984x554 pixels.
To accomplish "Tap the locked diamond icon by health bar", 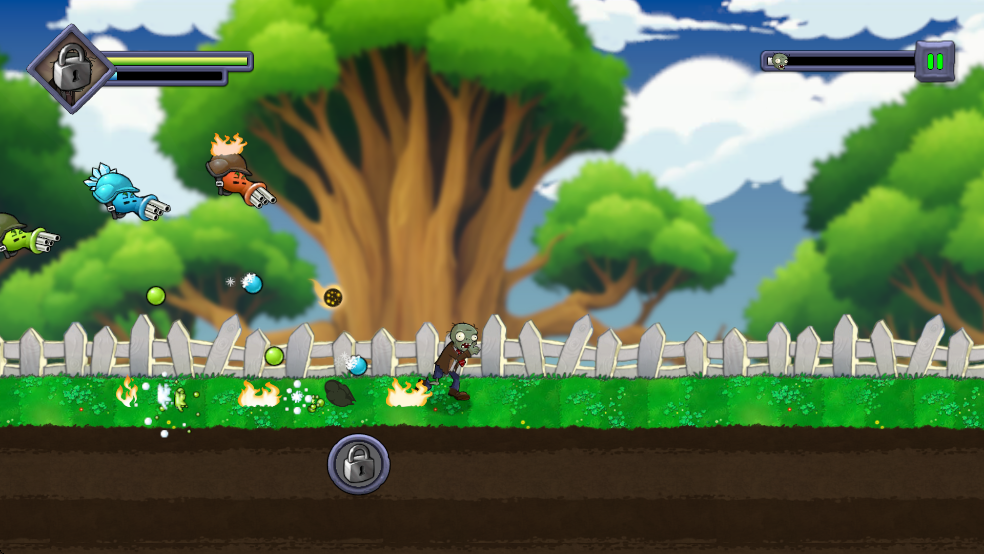I will [68, 69].
